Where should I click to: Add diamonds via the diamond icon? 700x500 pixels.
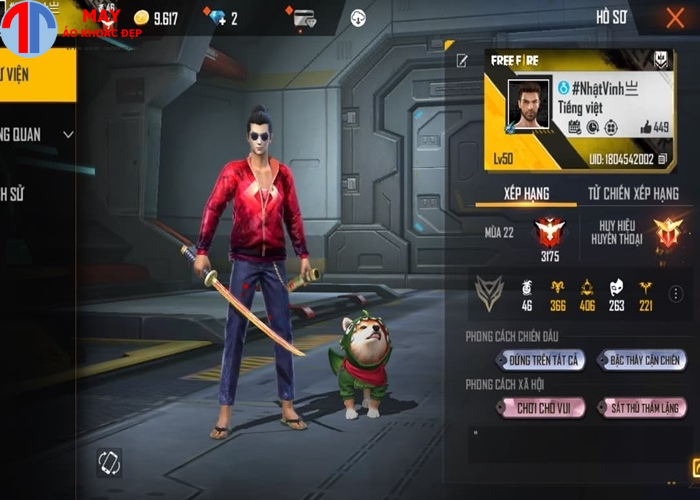click(219, 18)
